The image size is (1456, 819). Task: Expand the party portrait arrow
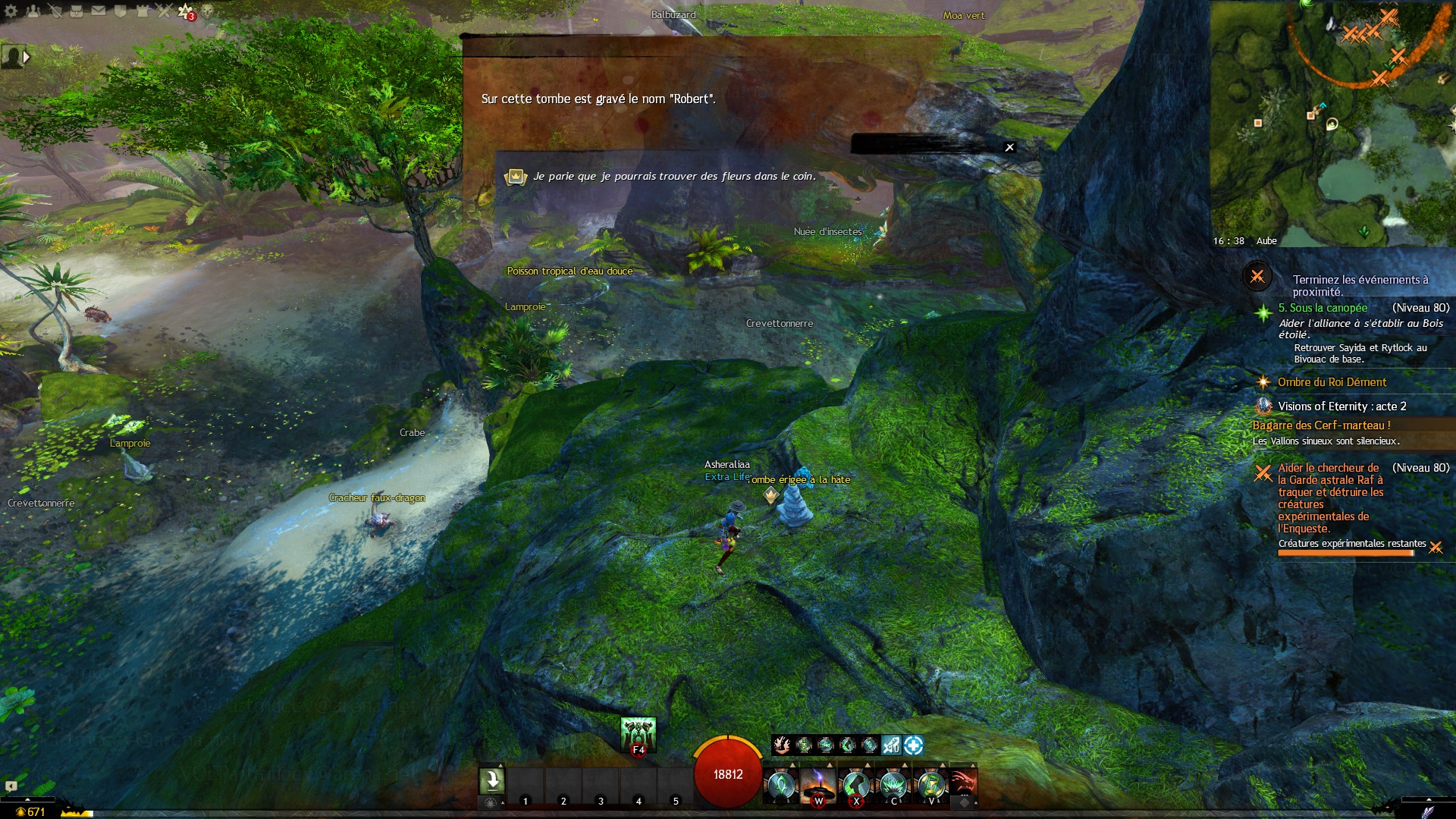tap(27, 57)
